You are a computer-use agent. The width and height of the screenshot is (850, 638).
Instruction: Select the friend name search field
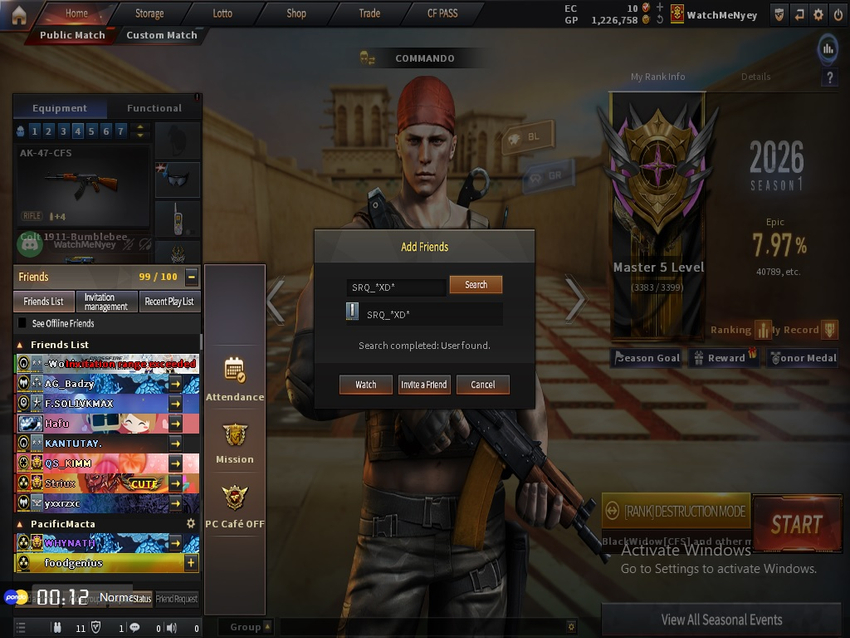(x=397, y=287)
